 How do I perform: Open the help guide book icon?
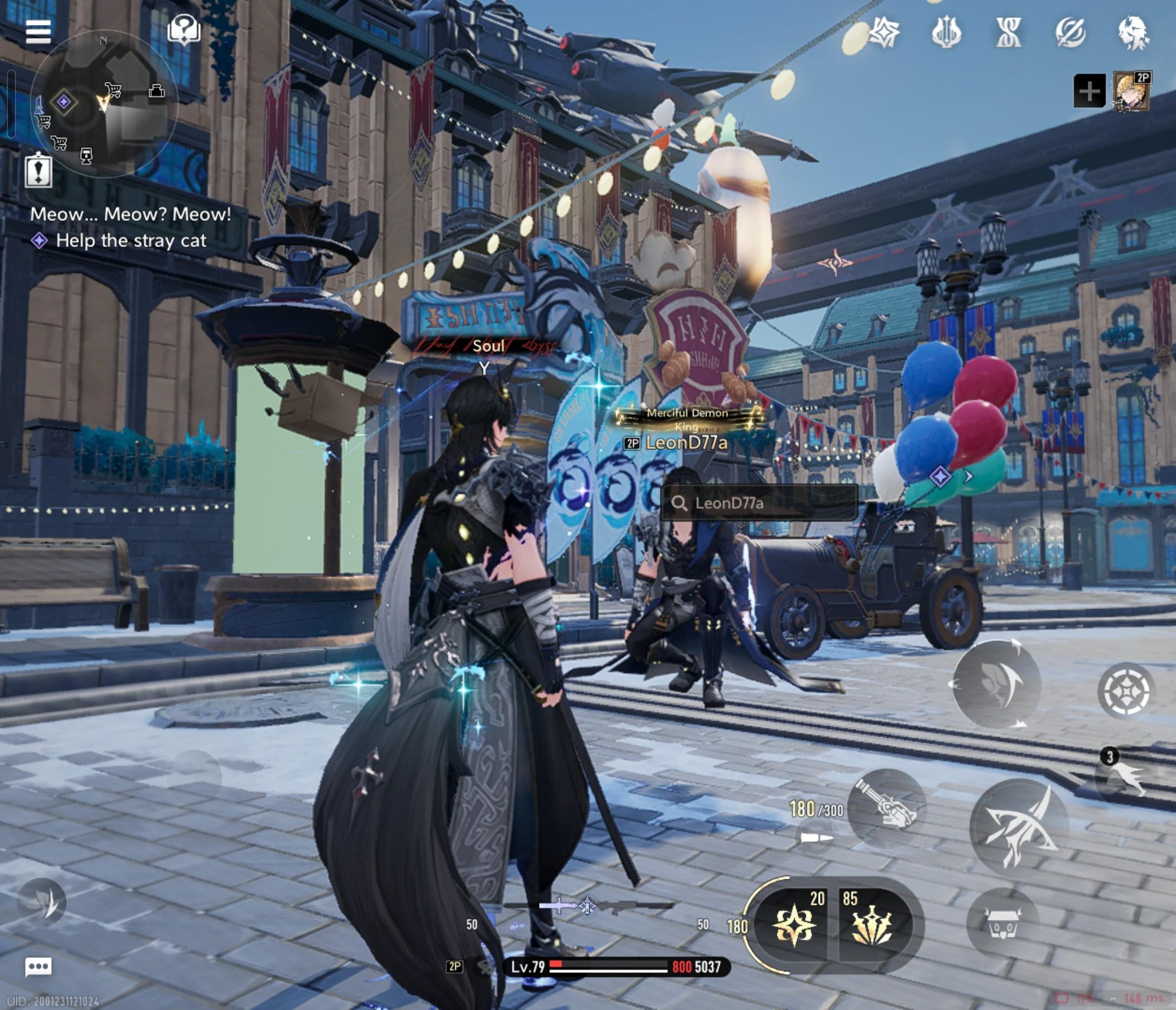(184, 29)
